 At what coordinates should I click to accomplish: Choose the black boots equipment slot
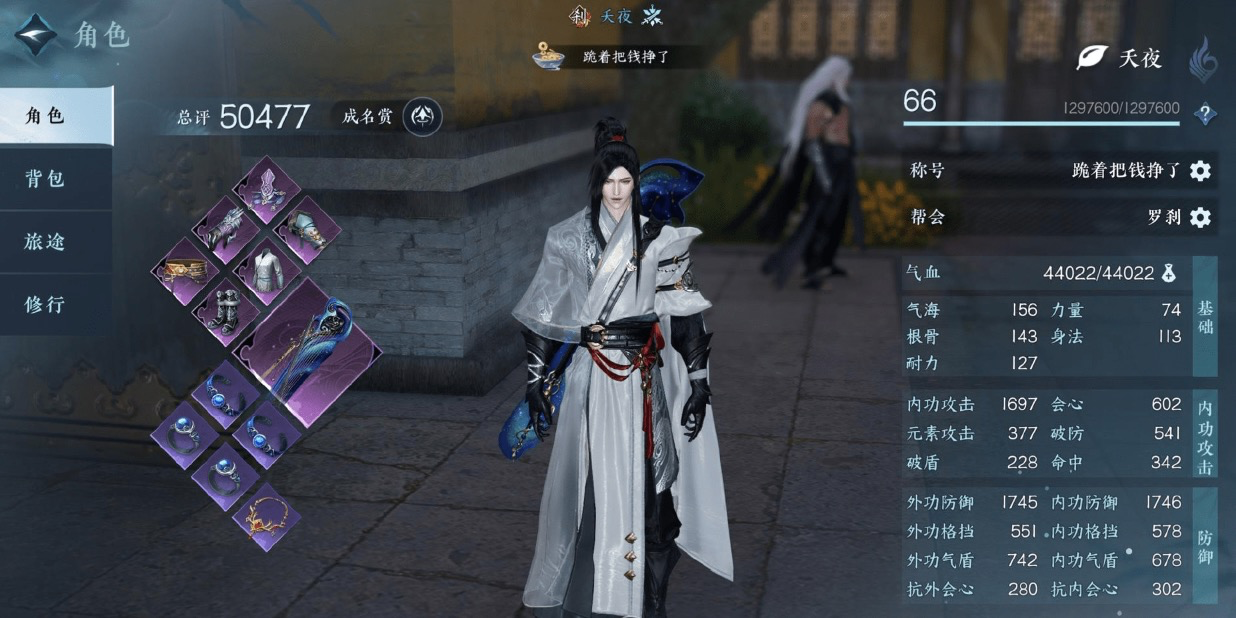[x=227, y=311]
